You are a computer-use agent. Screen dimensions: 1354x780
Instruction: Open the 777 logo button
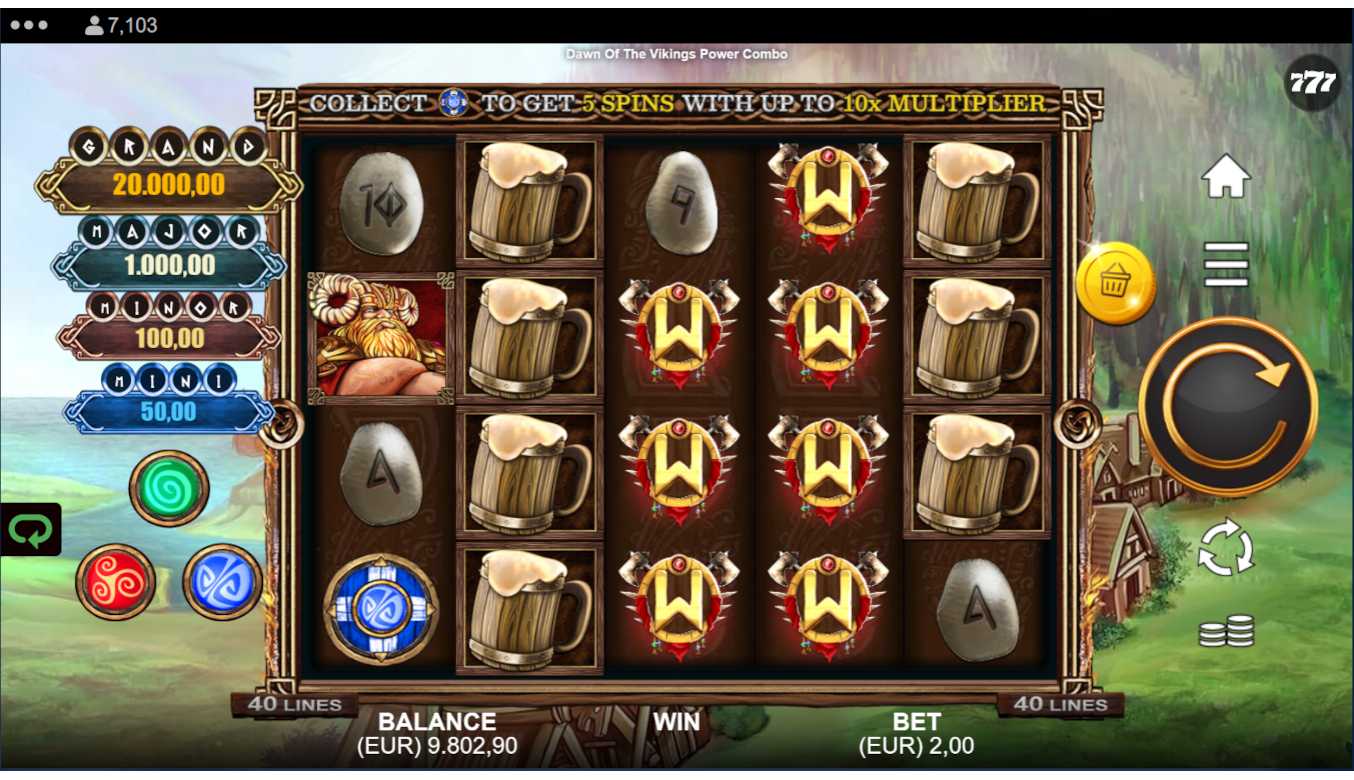click(1312, 83)
